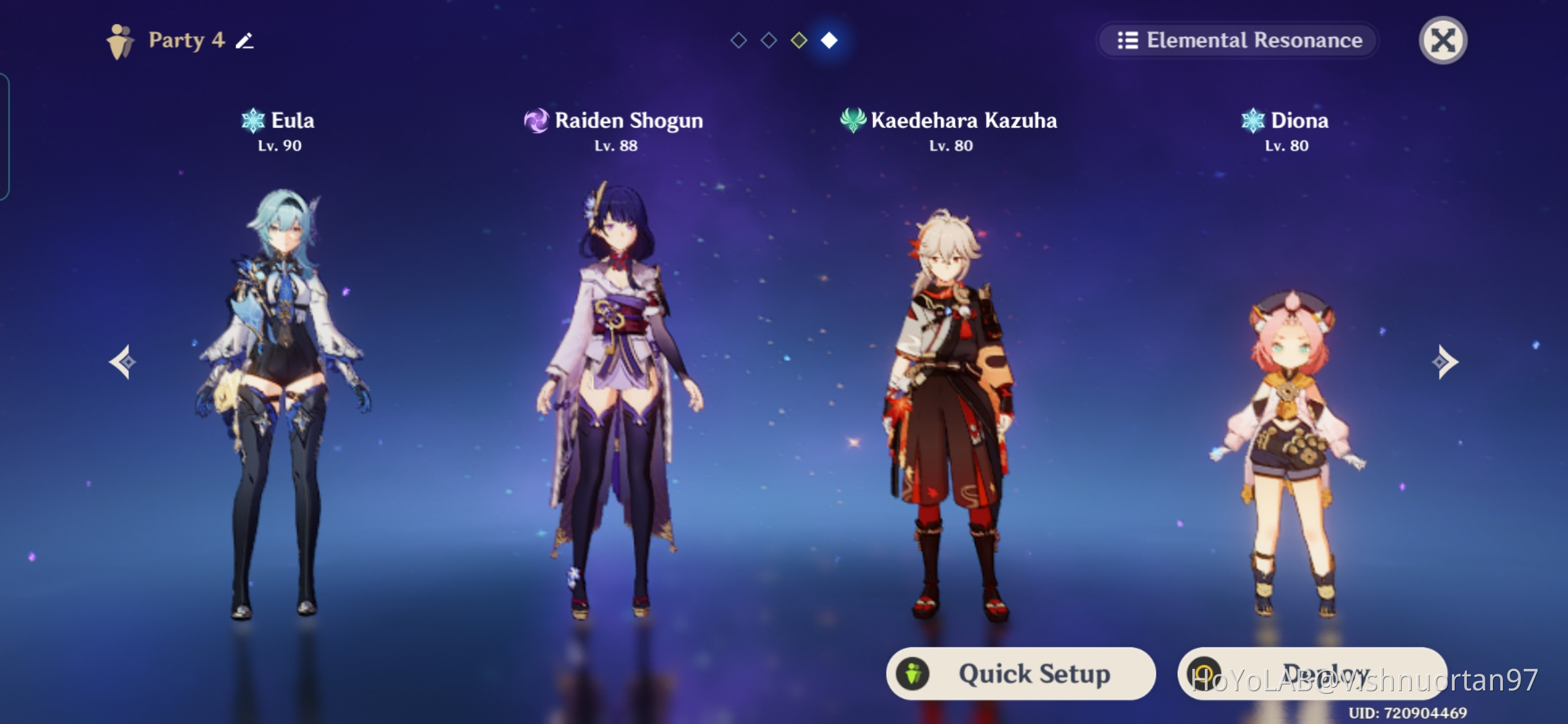This screenshot has height=724, width=1568.
Task: Select the first party page diamond indicator
Action: [739, 40]
